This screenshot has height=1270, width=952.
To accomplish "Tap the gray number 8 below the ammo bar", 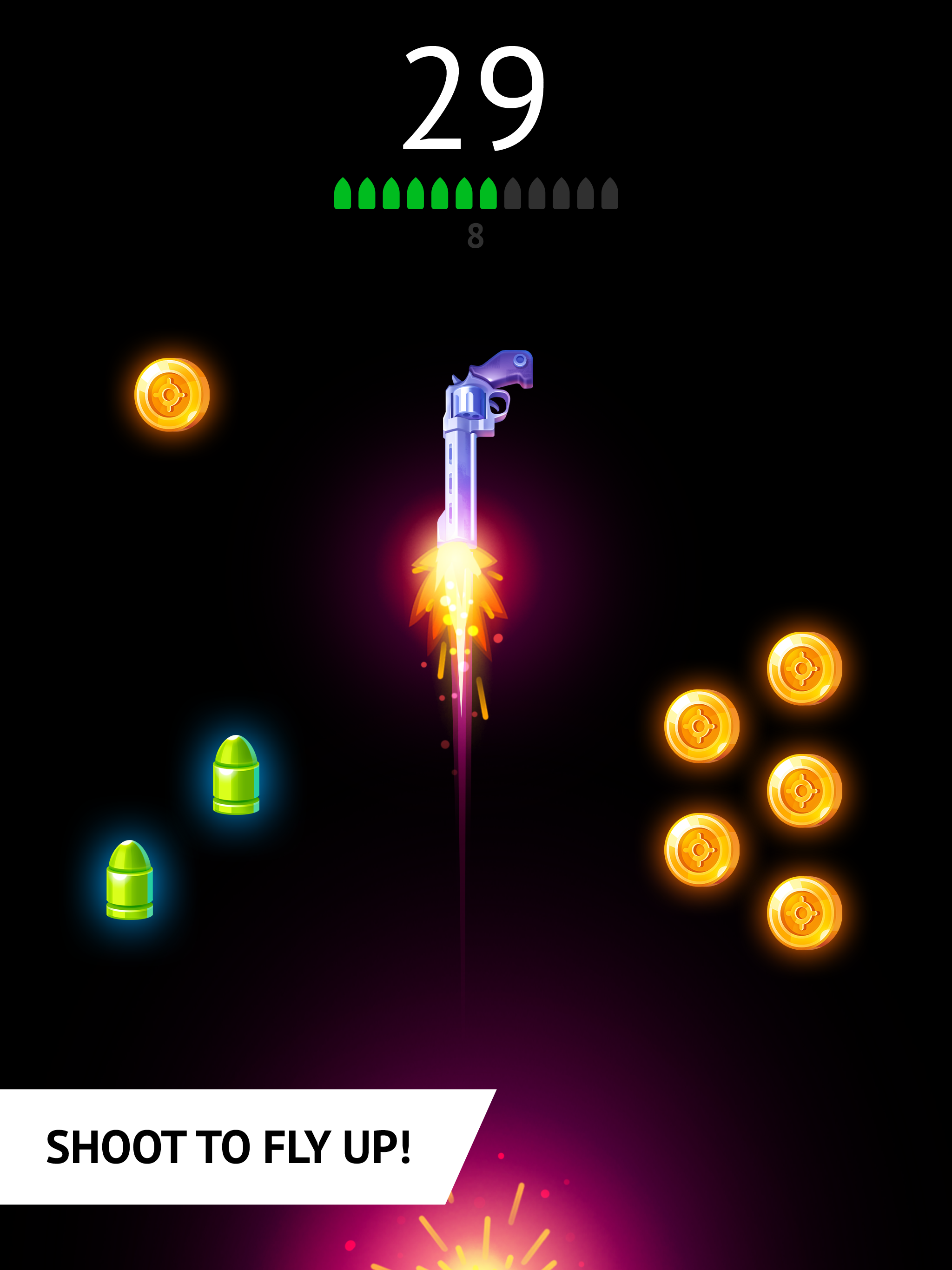I will click(x=476, y=235).
